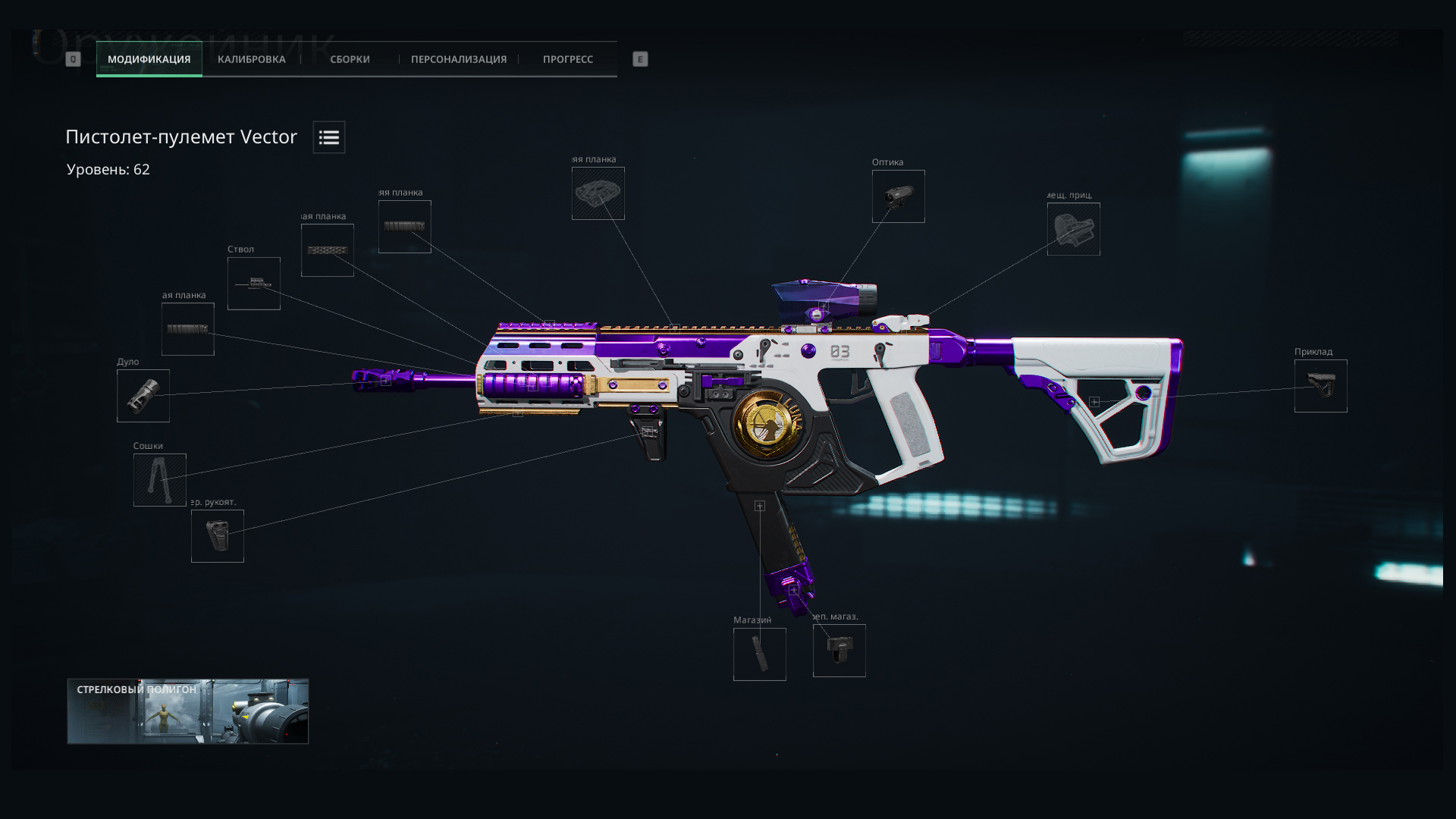Open the Магазин magazine slot

759,654
